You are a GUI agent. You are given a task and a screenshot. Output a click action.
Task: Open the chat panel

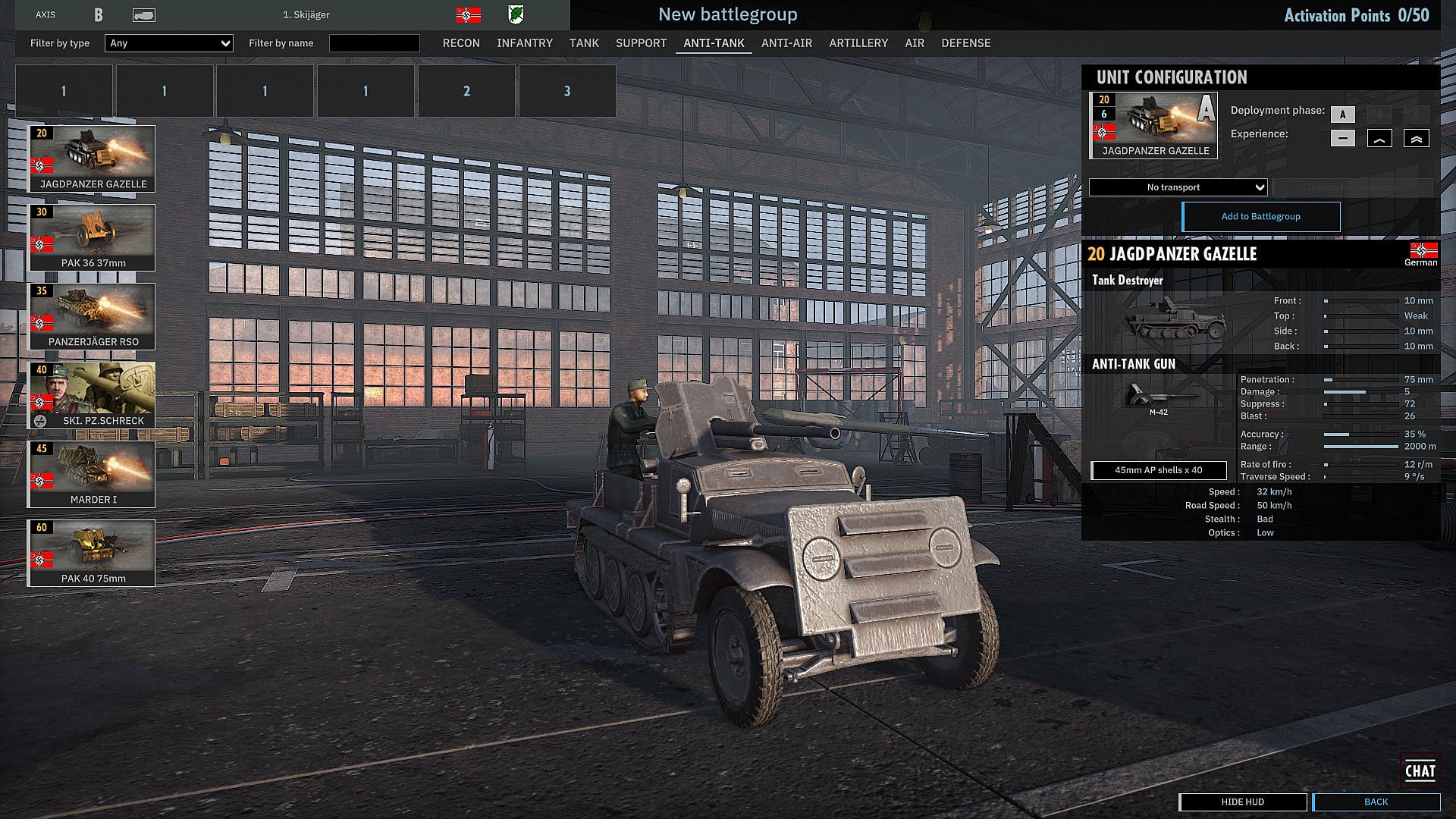pos(1420,771)
